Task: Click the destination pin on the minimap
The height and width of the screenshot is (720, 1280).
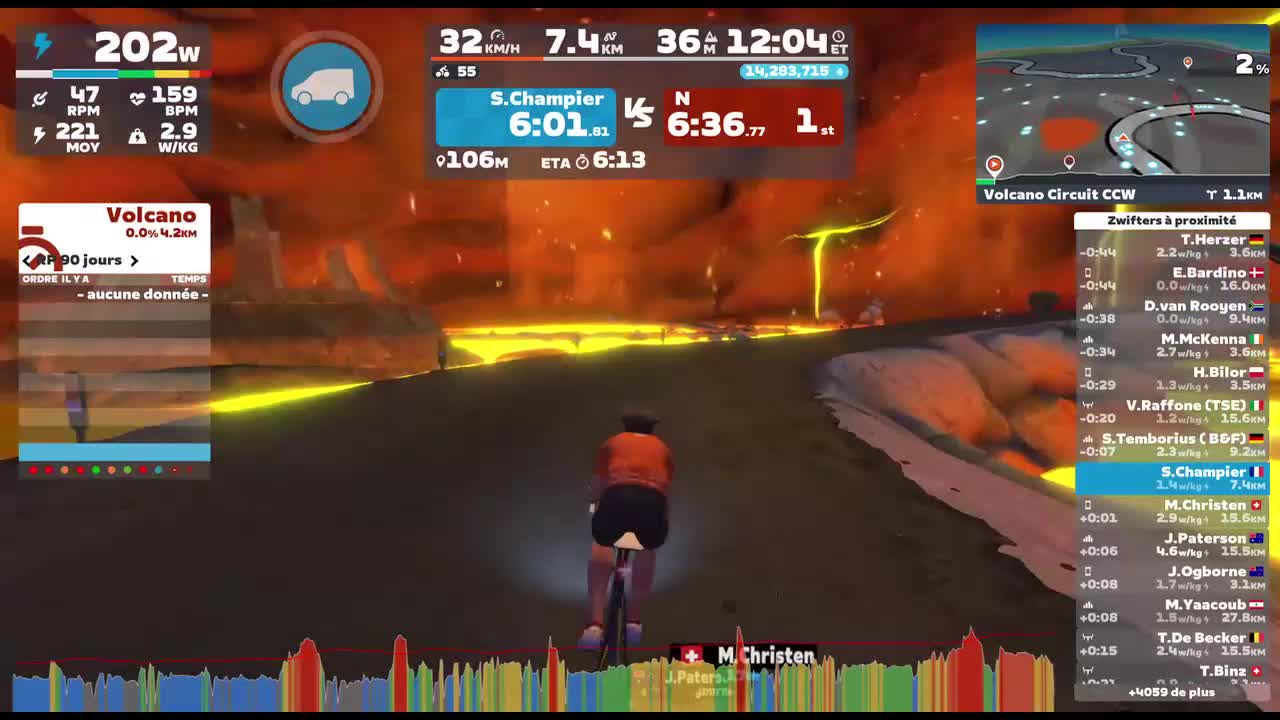Action: click(x=1188, y=63)
